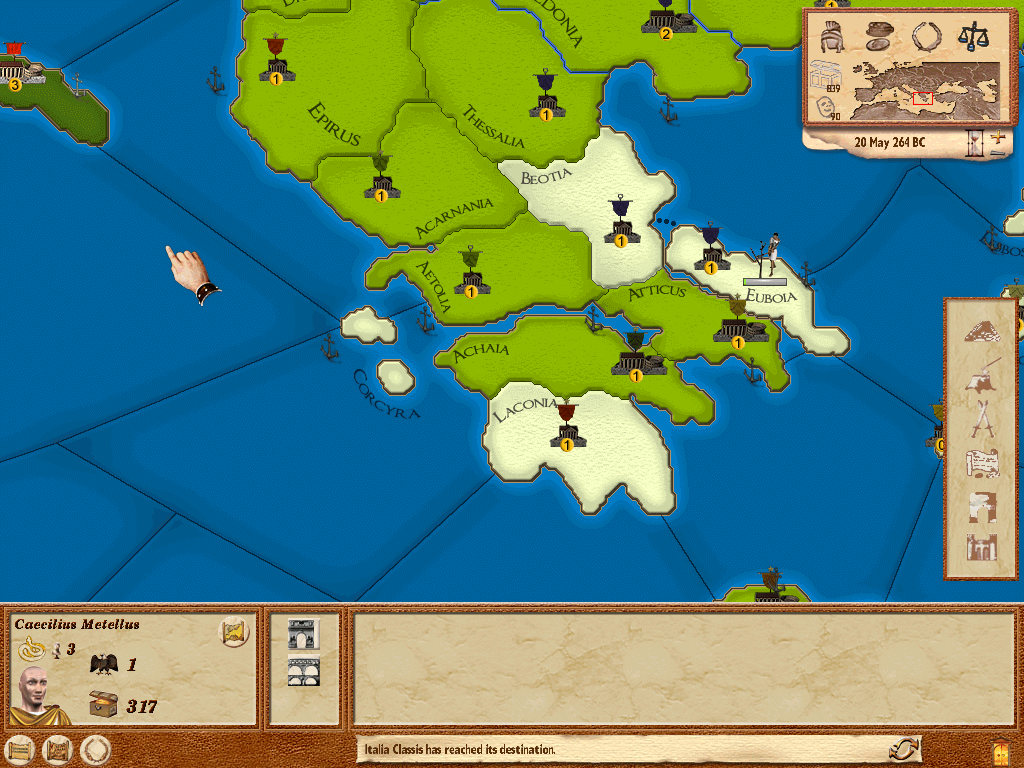Screen dimensions: 1024x768
Task: Open the blue scales of justice view
Action: pyautogui.click(x=971, y=37)
